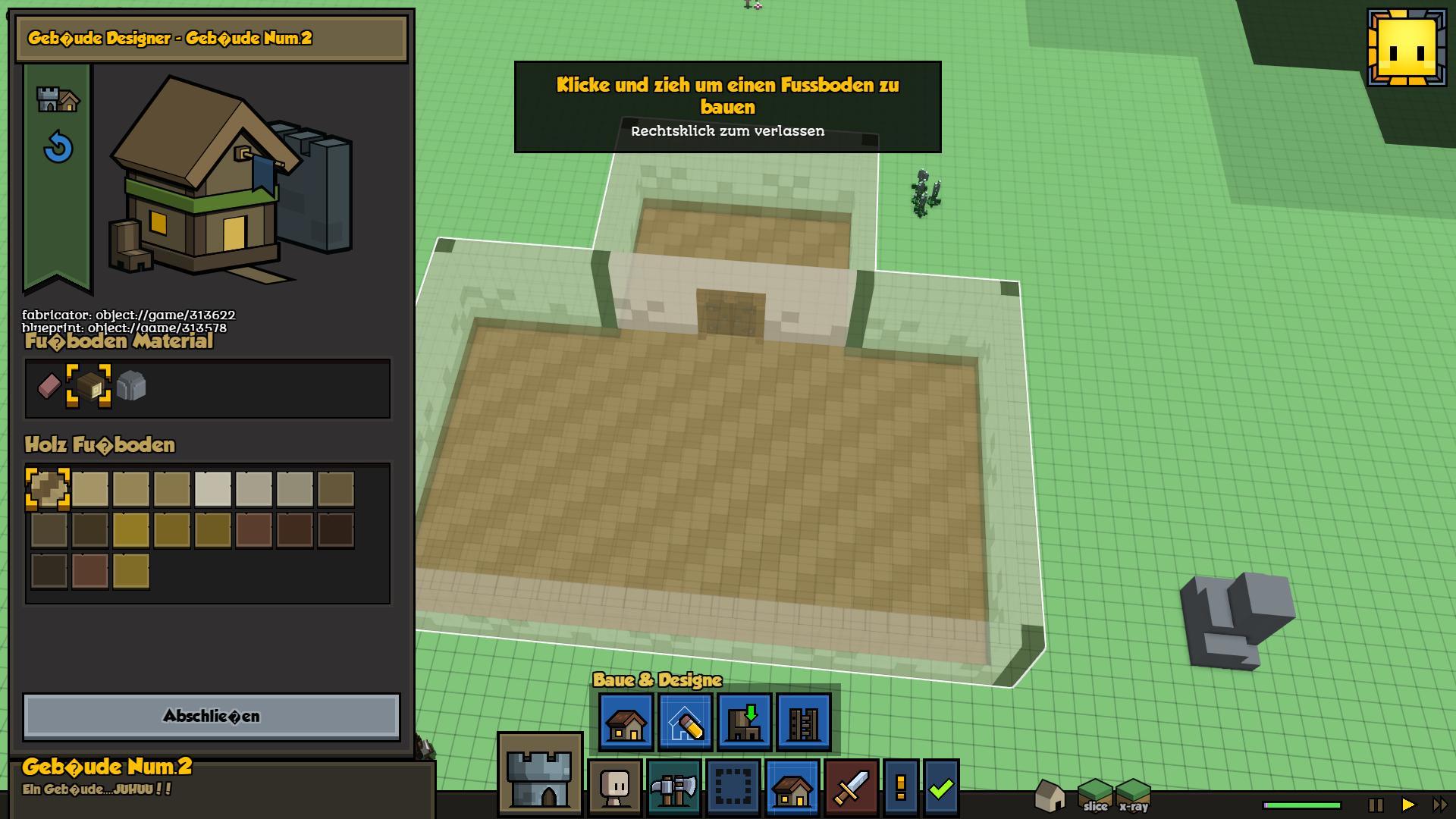Click the blue undo arrow icon

[x=58, y=147]
